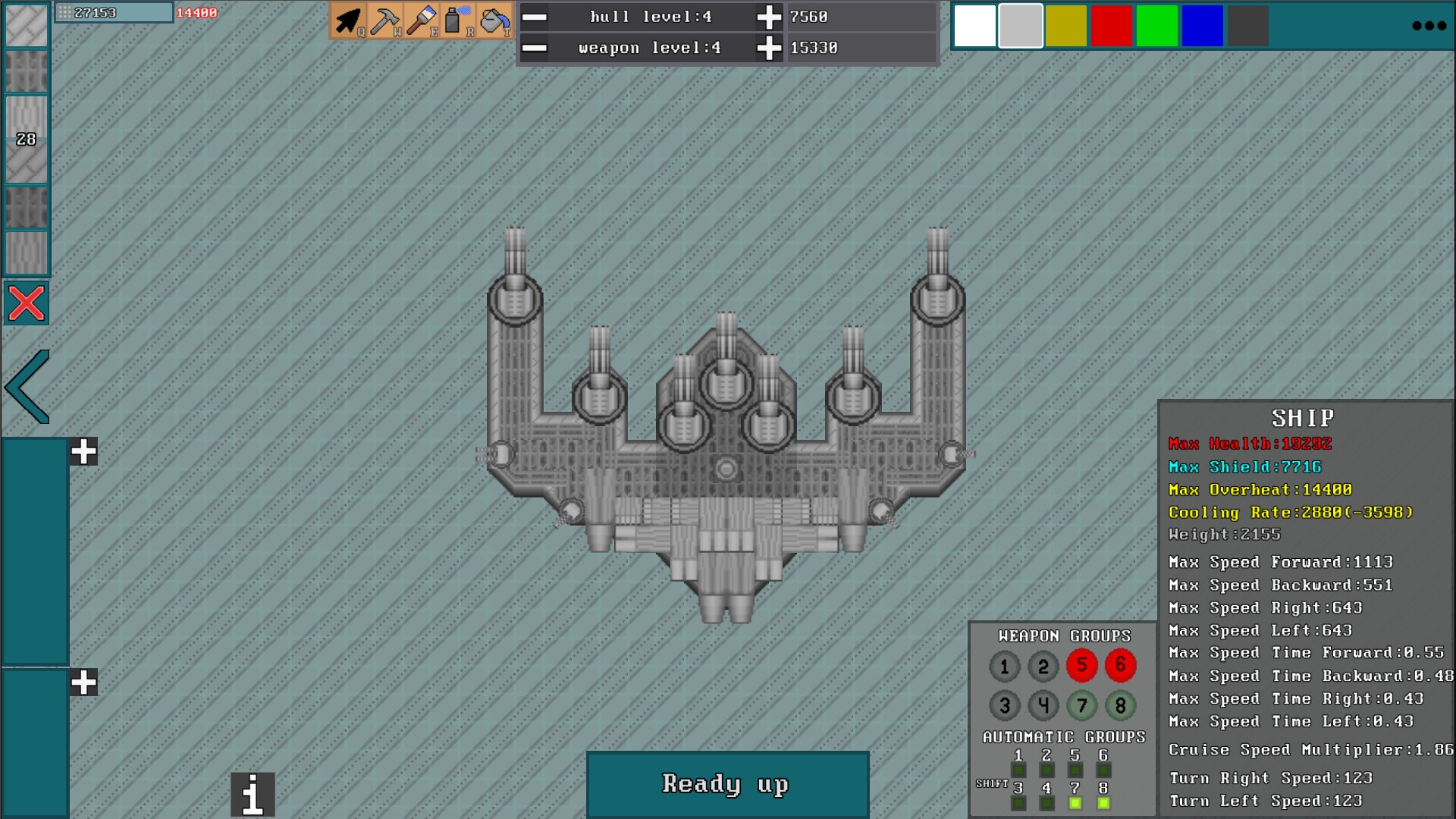This screenshot has width=1456, height=819.
Task: Pick the paintbrush tool
Action: [421, 20]
